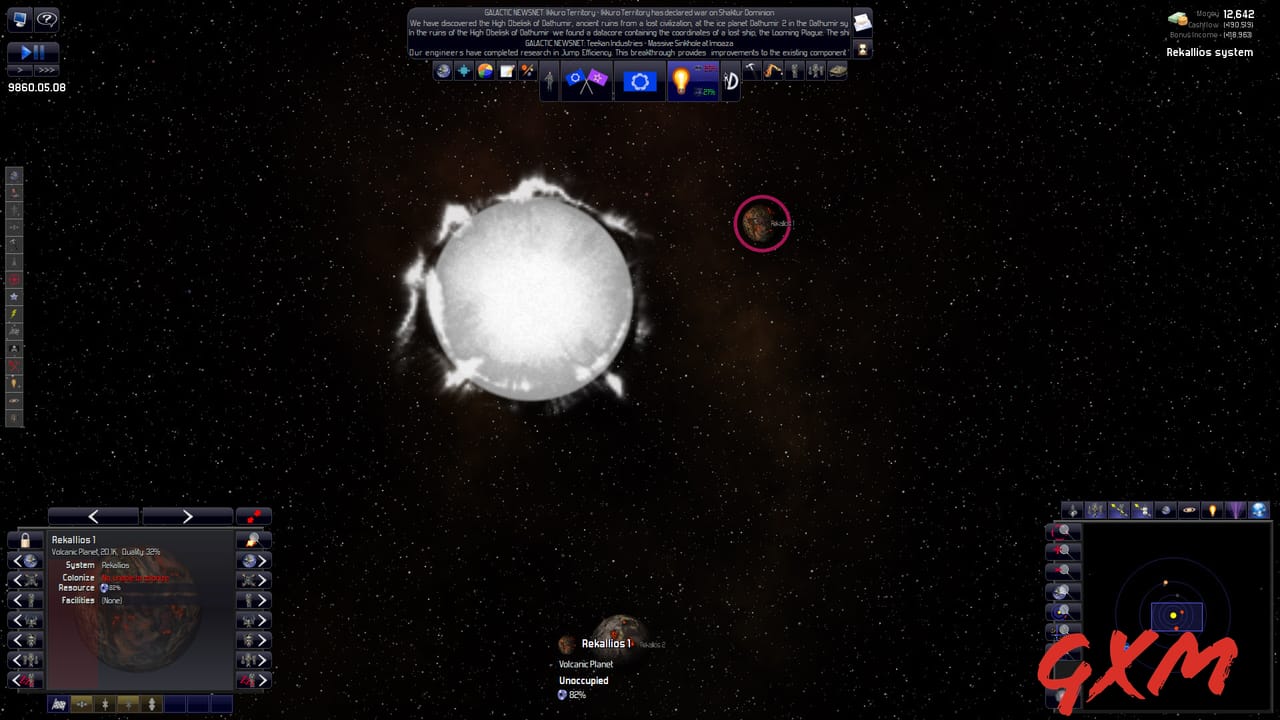The height and width of the screenshot is (720, 1280).
Task: Click the next selection arrow above planet info
Action: (x=188, y=515)
